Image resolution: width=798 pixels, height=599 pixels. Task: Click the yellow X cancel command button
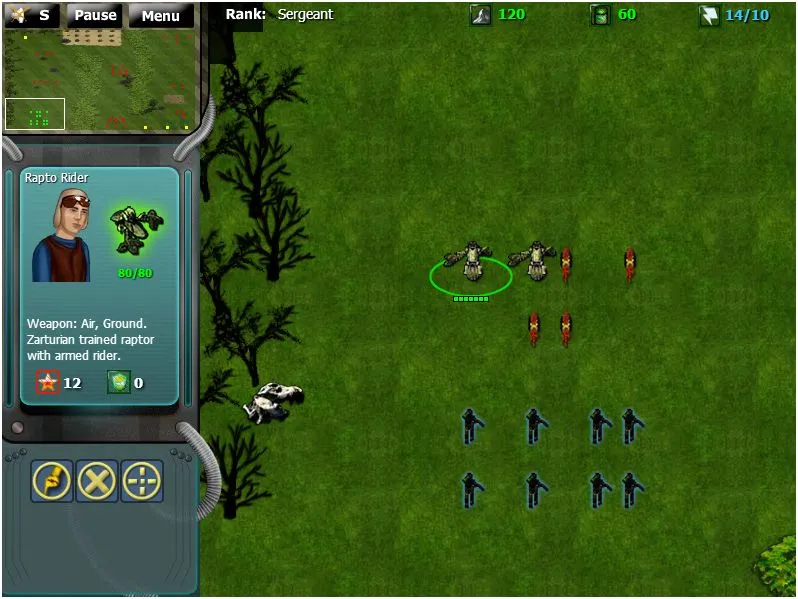pos(97,481)
